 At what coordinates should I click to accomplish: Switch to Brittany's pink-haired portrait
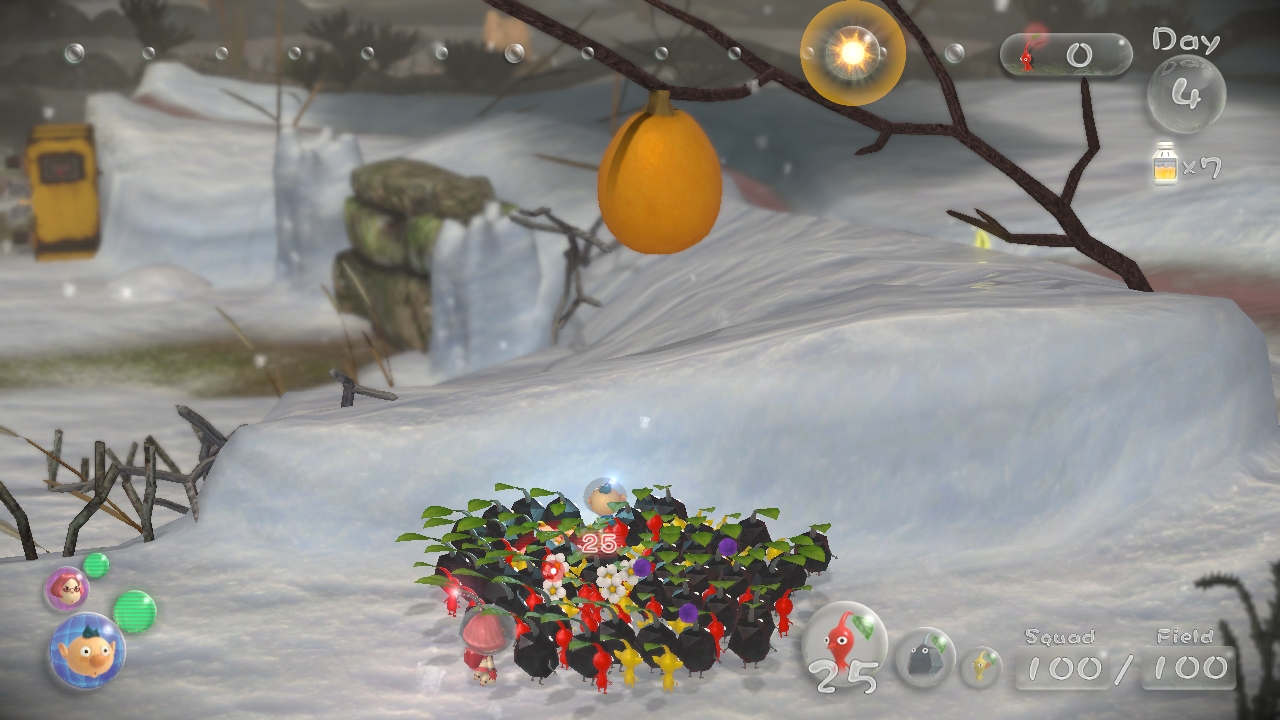(x=66, y=589)
